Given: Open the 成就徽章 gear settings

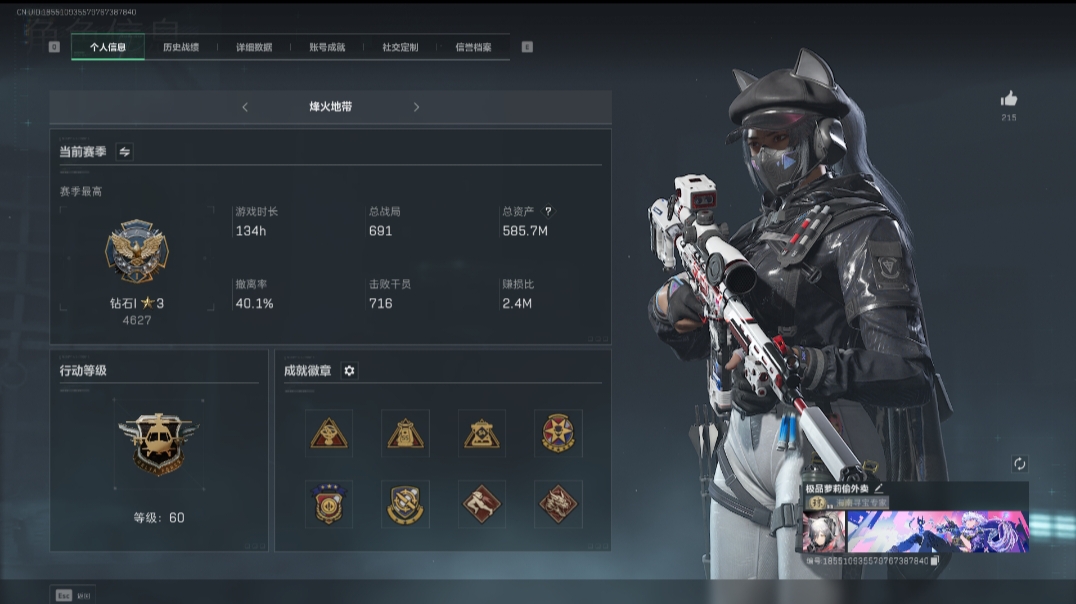Looking at the screenshot, I should 349,371.
